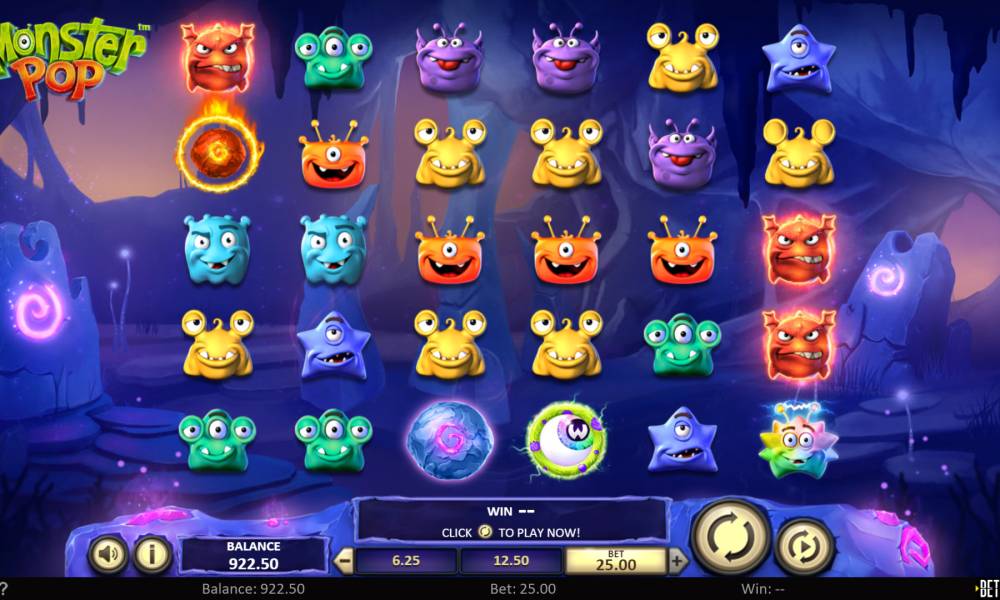Decrease the bet with the minus button

(343, 561)
